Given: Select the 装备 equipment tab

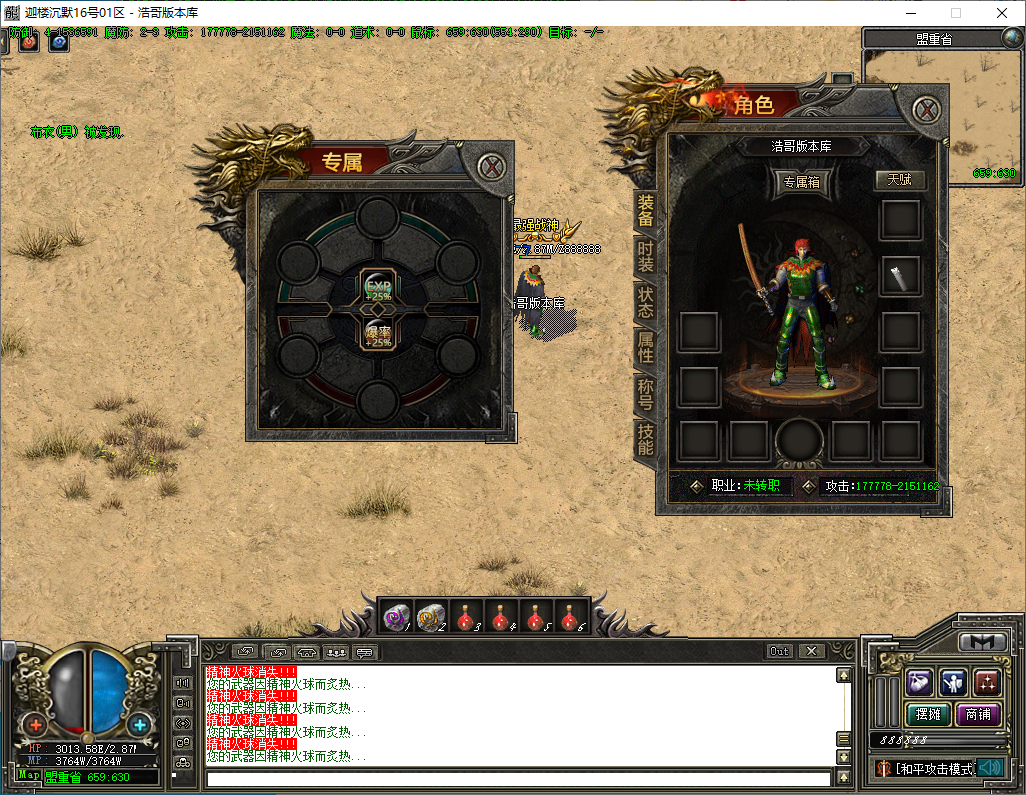Looking at the screenshot, I should coord(646,210).
